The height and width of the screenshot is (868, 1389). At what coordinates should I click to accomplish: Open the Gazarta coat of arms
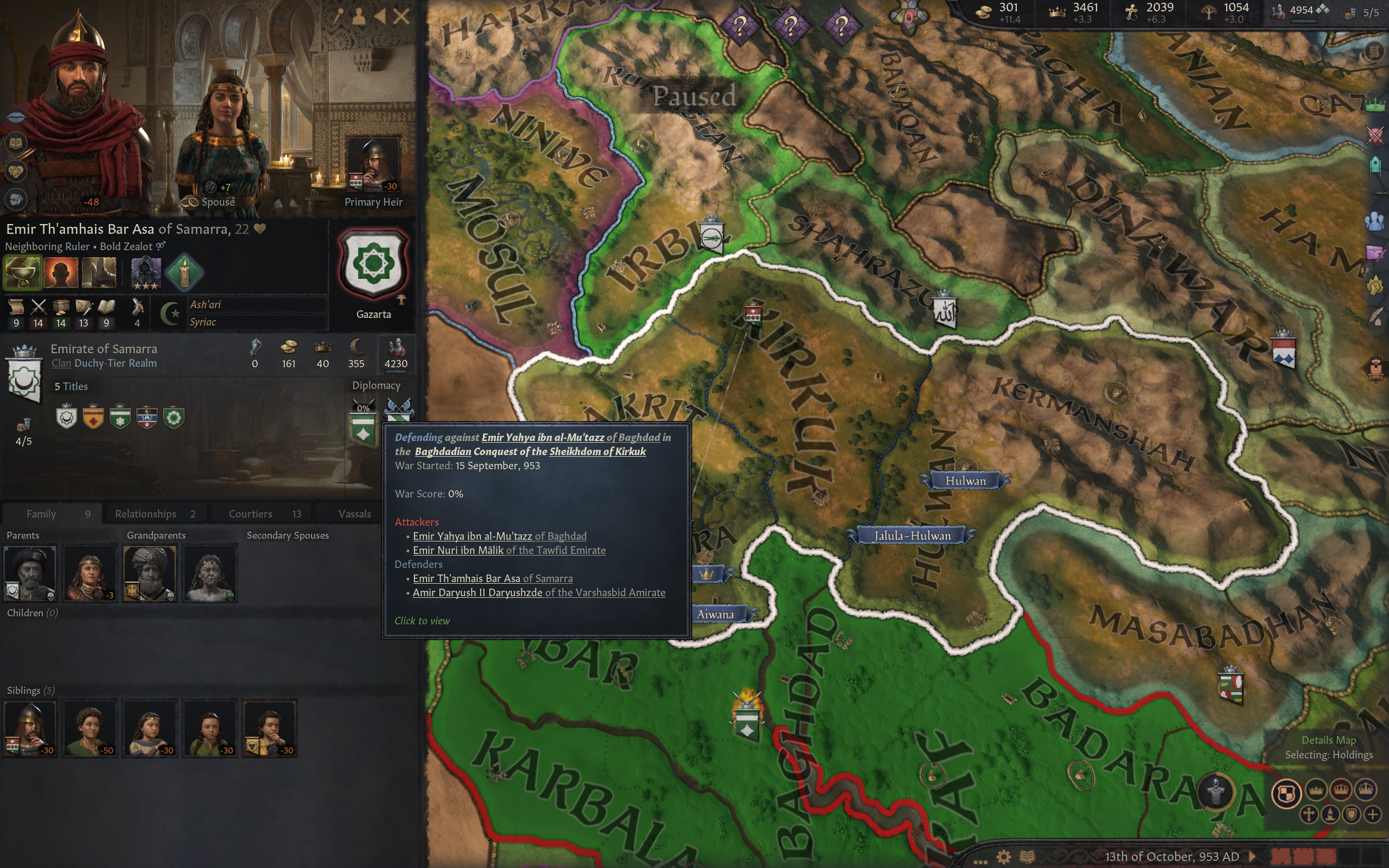[x=374, y=265]
